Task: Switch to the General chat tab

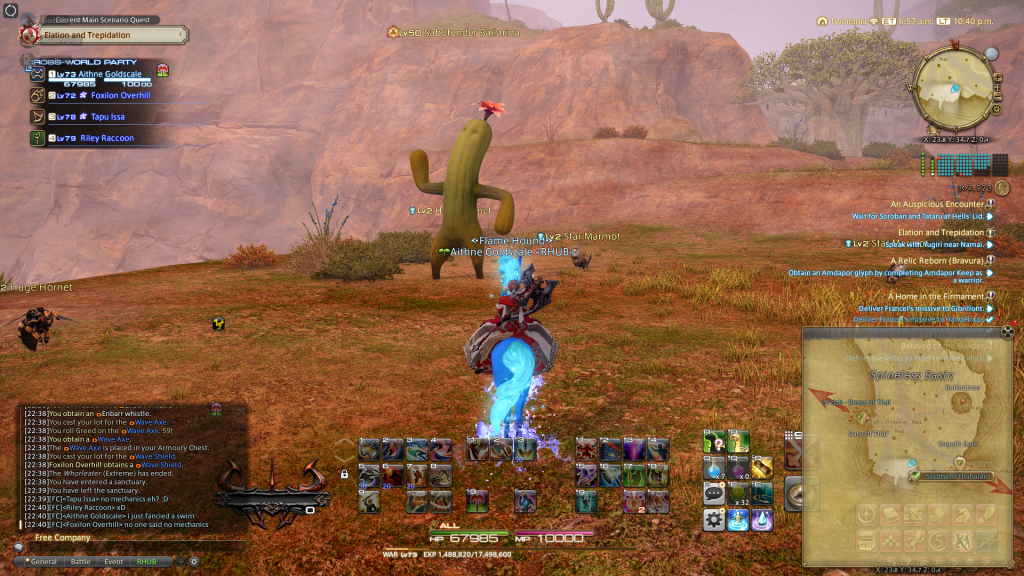Action: tap(43, 561)
